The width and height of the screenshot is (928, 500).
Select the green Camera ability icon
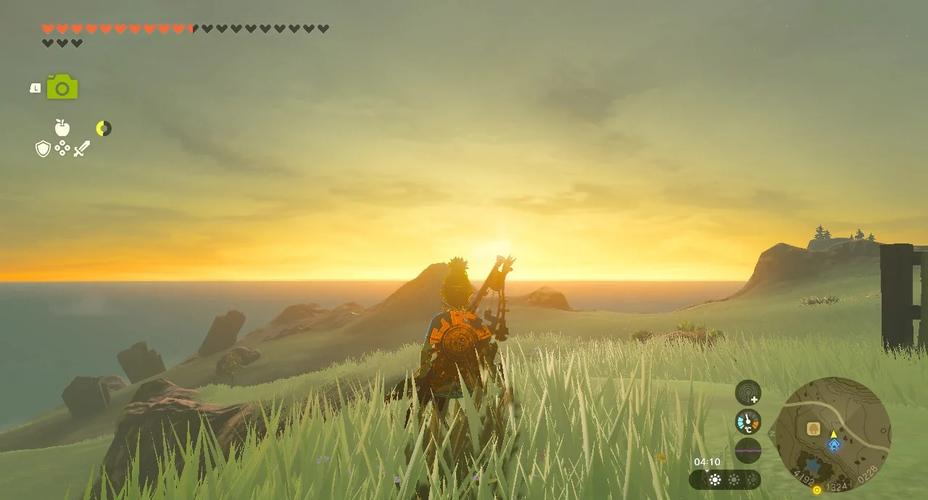(62, 87)
